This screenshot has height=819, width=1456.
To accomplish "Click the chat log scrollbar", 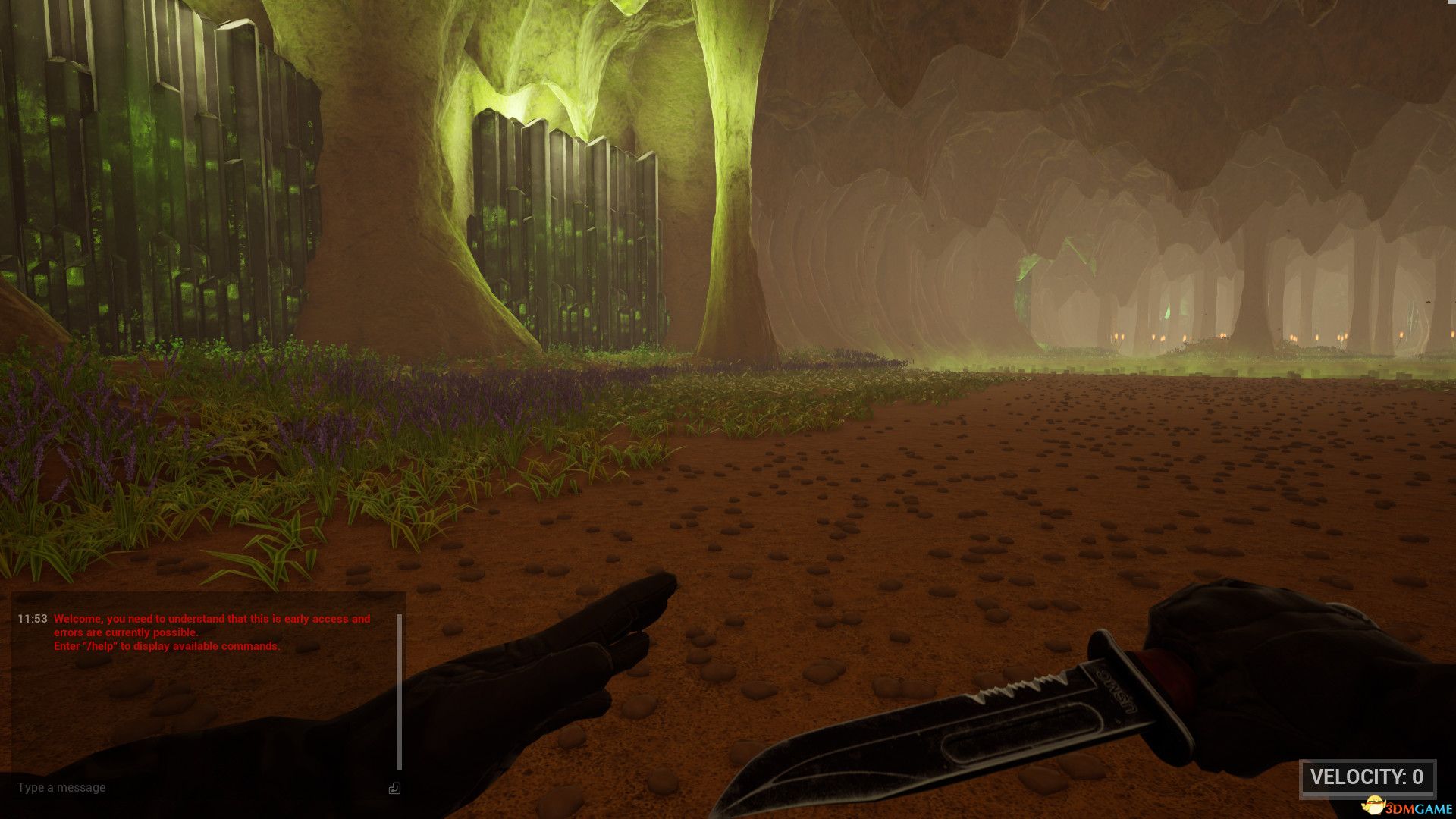I will pyautogui.click(x=399, y=692).
